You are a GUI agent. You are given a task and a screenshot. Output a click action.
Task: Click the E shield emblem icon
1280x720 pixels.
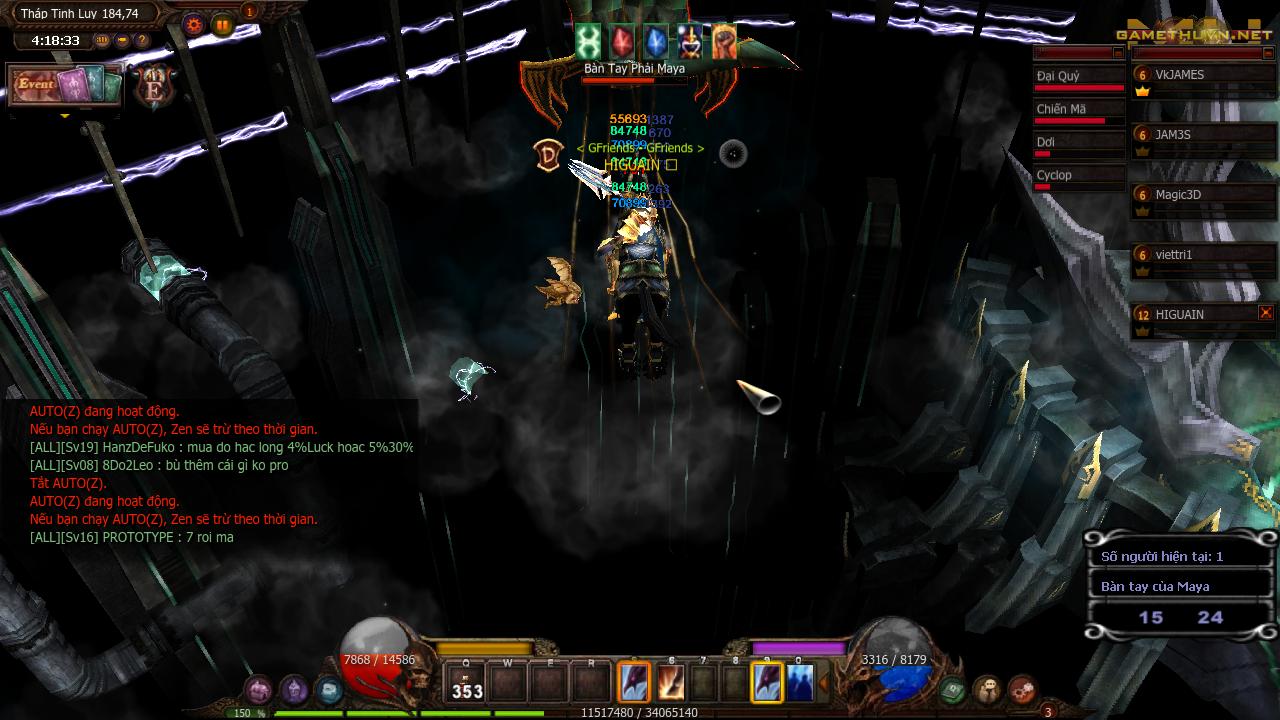tap(155, 88)
